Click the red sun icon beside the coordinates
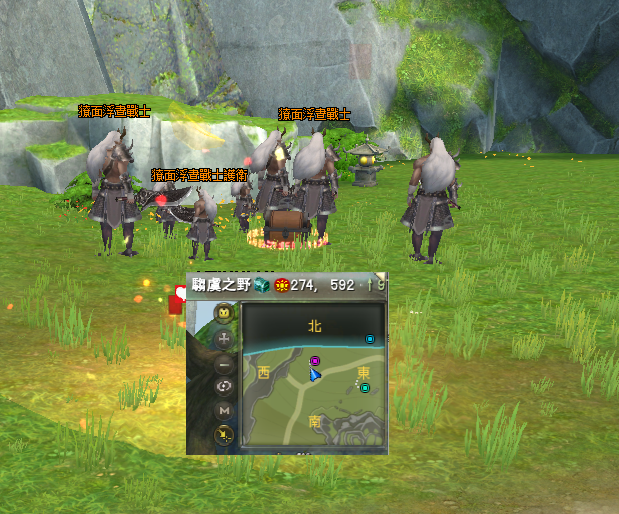The width and height of the screenshot is (619, 514). click(281, 284)
